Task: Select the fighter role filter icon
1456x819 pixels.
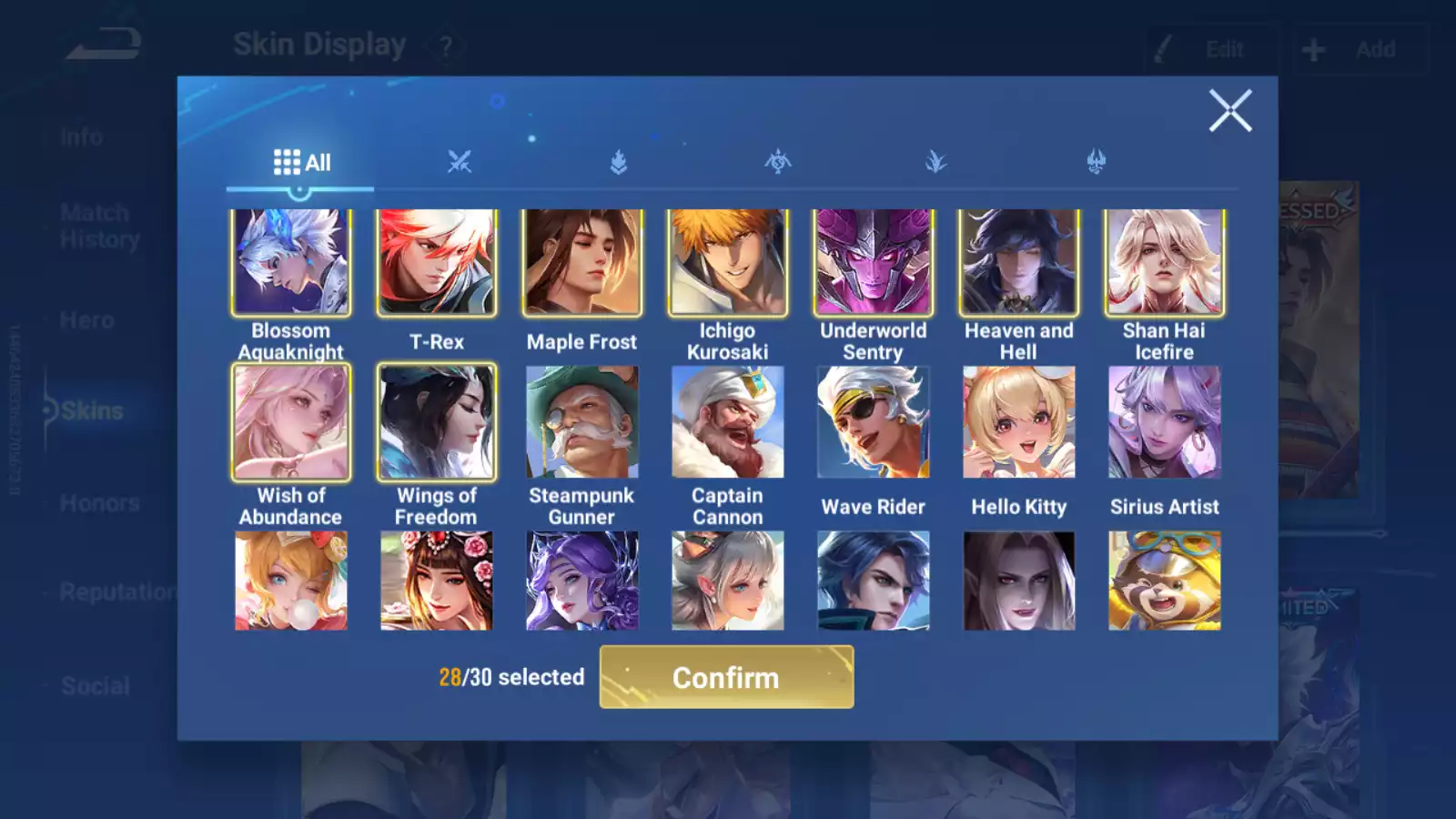Action: [x=458, y=162]
